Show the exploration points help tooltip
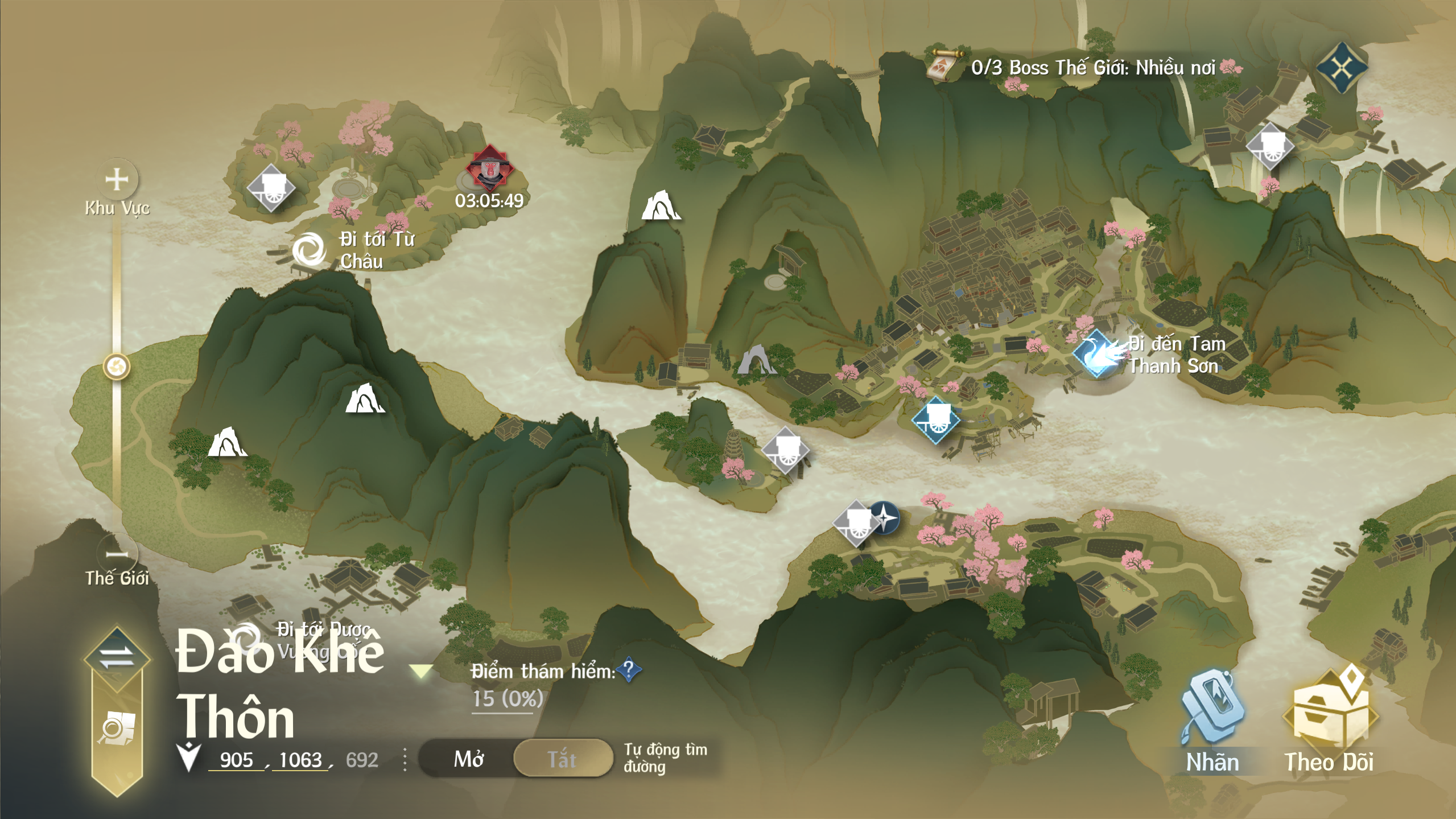 [629, 670]
